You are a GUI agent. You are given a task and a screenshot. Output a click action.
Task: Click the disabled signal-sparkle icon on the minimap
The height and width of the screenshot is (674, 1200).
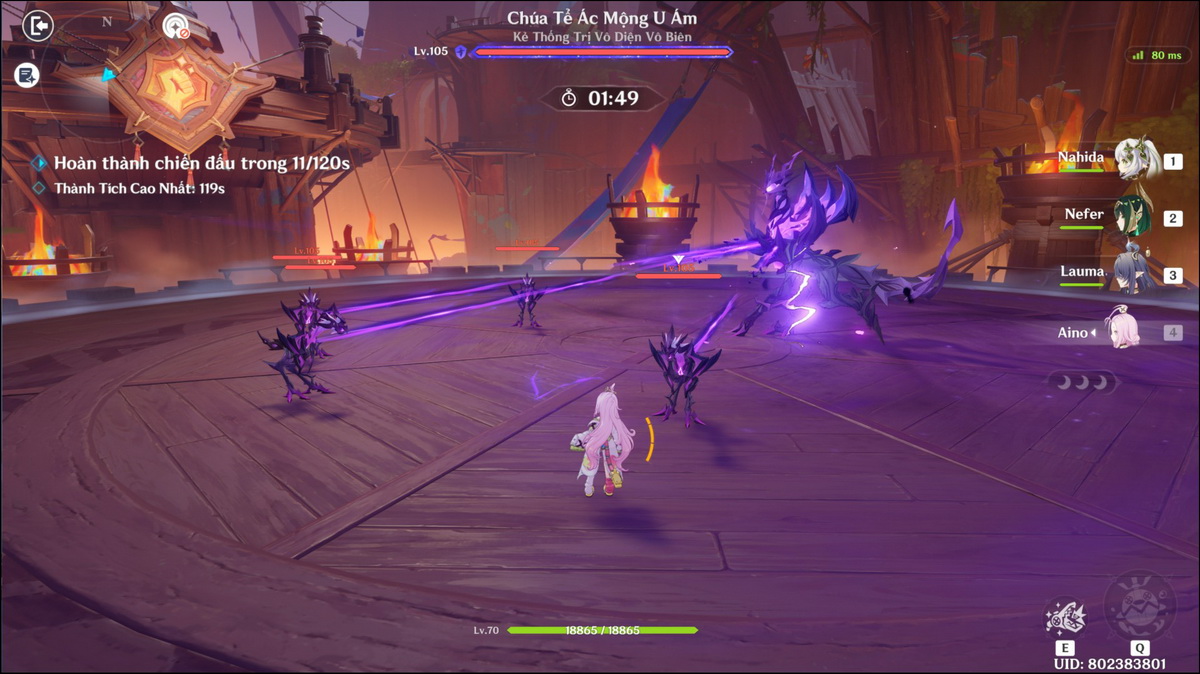(176, 25)
